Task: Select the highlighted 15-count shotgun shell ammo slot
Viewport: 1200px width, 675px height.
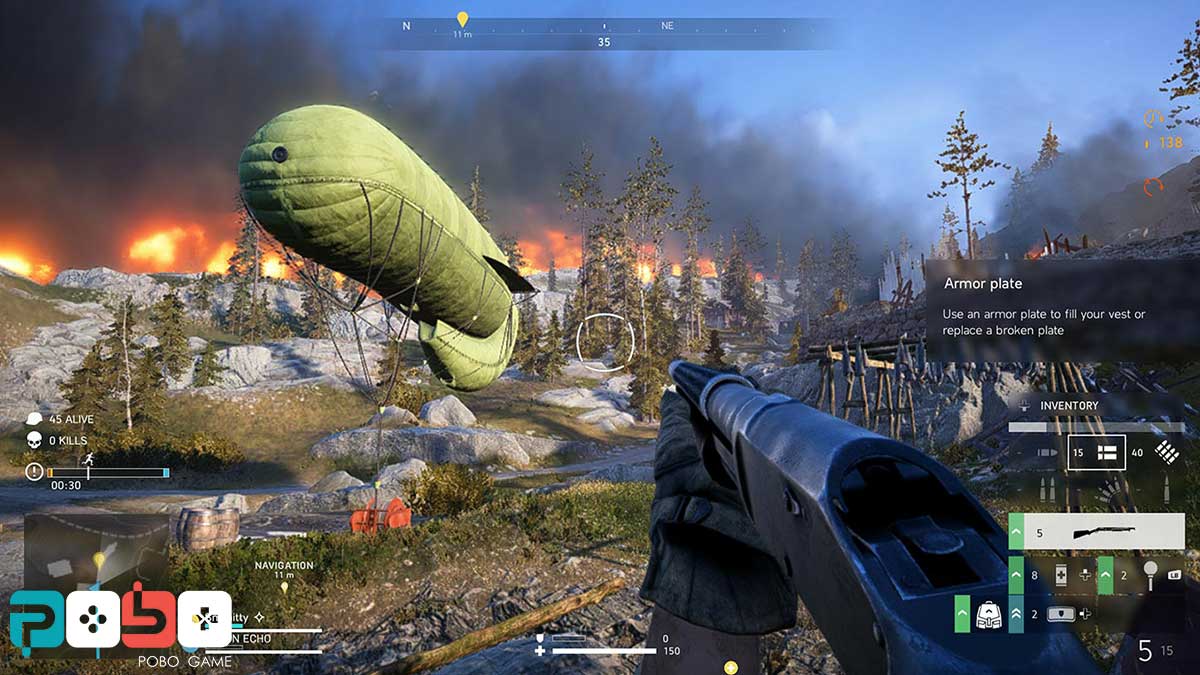Action: point(1096,452)
